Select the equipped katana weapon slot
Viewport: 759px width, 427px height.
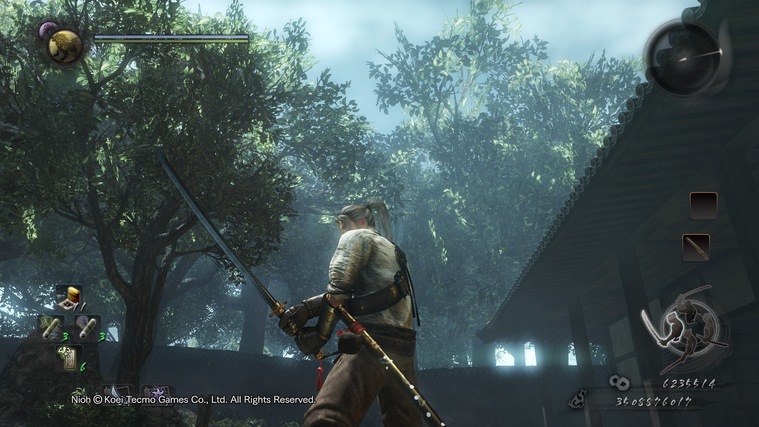click(695, 246)
